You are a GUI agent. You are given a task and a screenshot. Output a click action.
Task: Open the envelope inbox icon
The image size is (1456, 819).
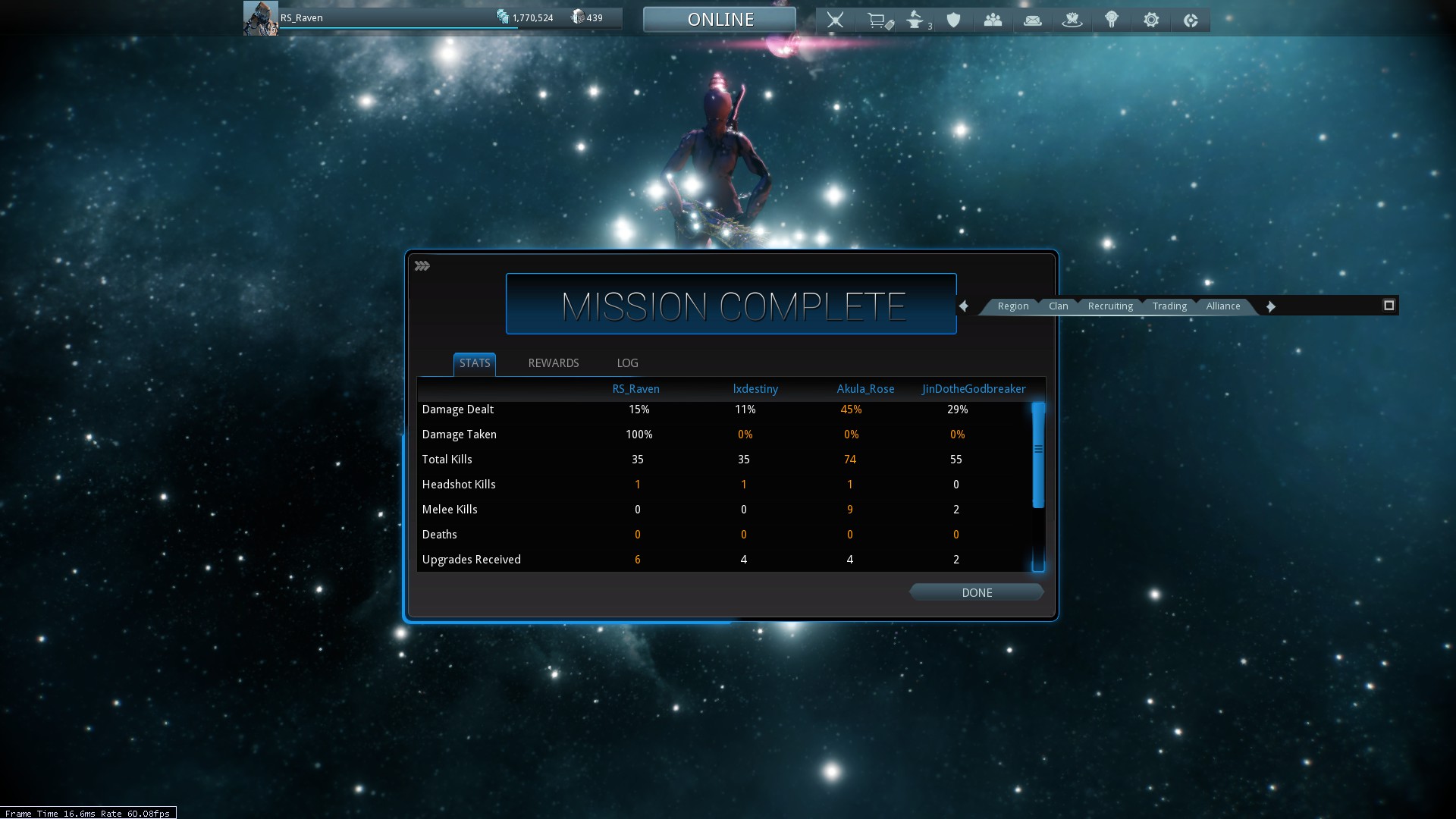[x=1032, y=20]
